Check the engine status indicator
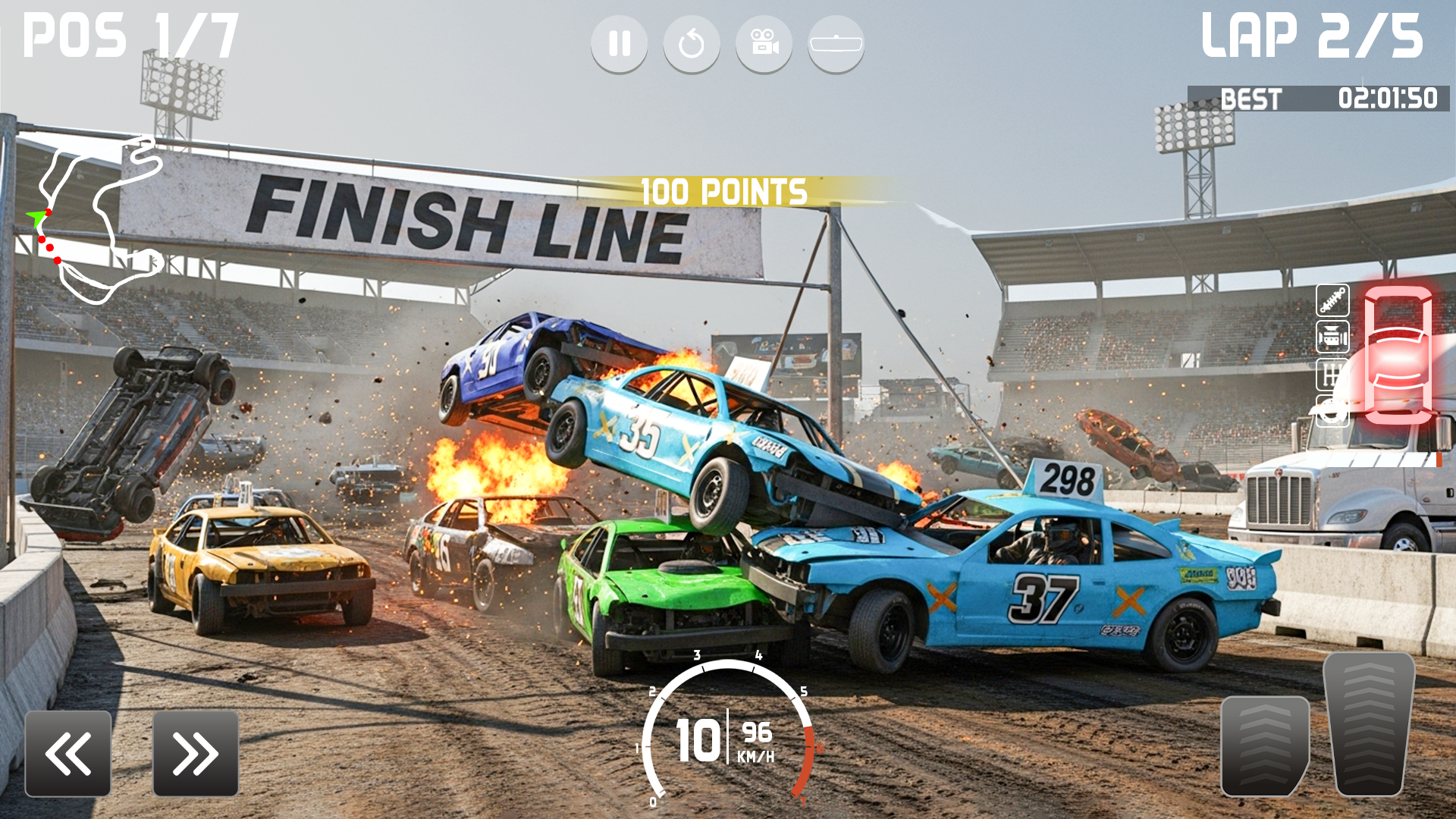The width and height of the screenshot is (1456, 819). coord(1332,337)
